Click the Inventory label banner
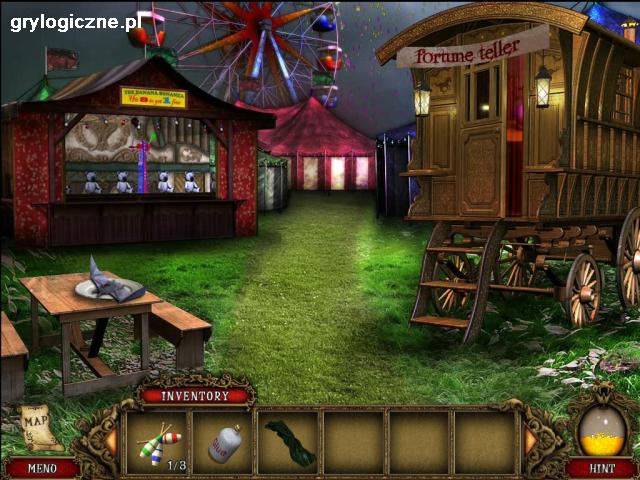 pos(197,395)
